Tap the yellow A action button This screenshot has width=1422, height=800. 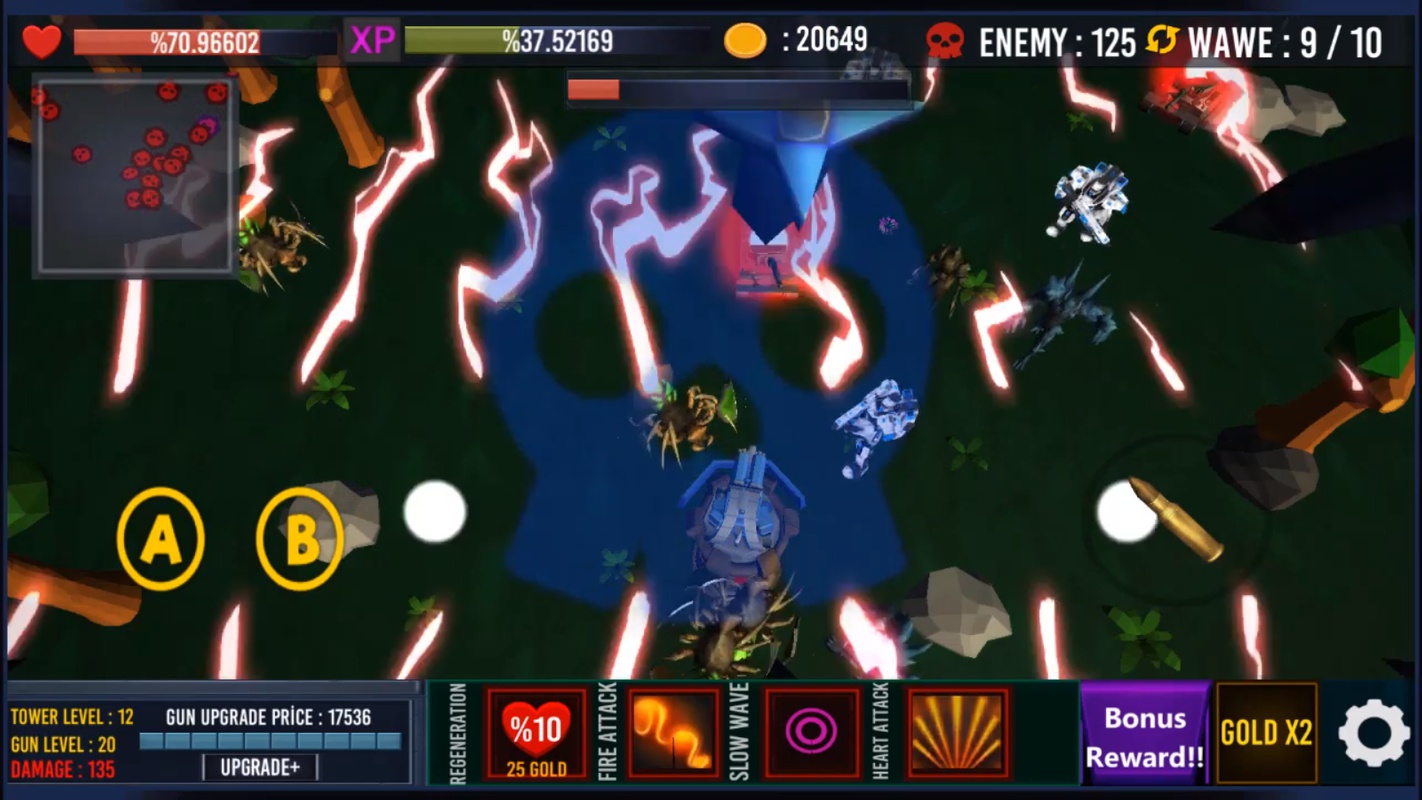point(160,539)
